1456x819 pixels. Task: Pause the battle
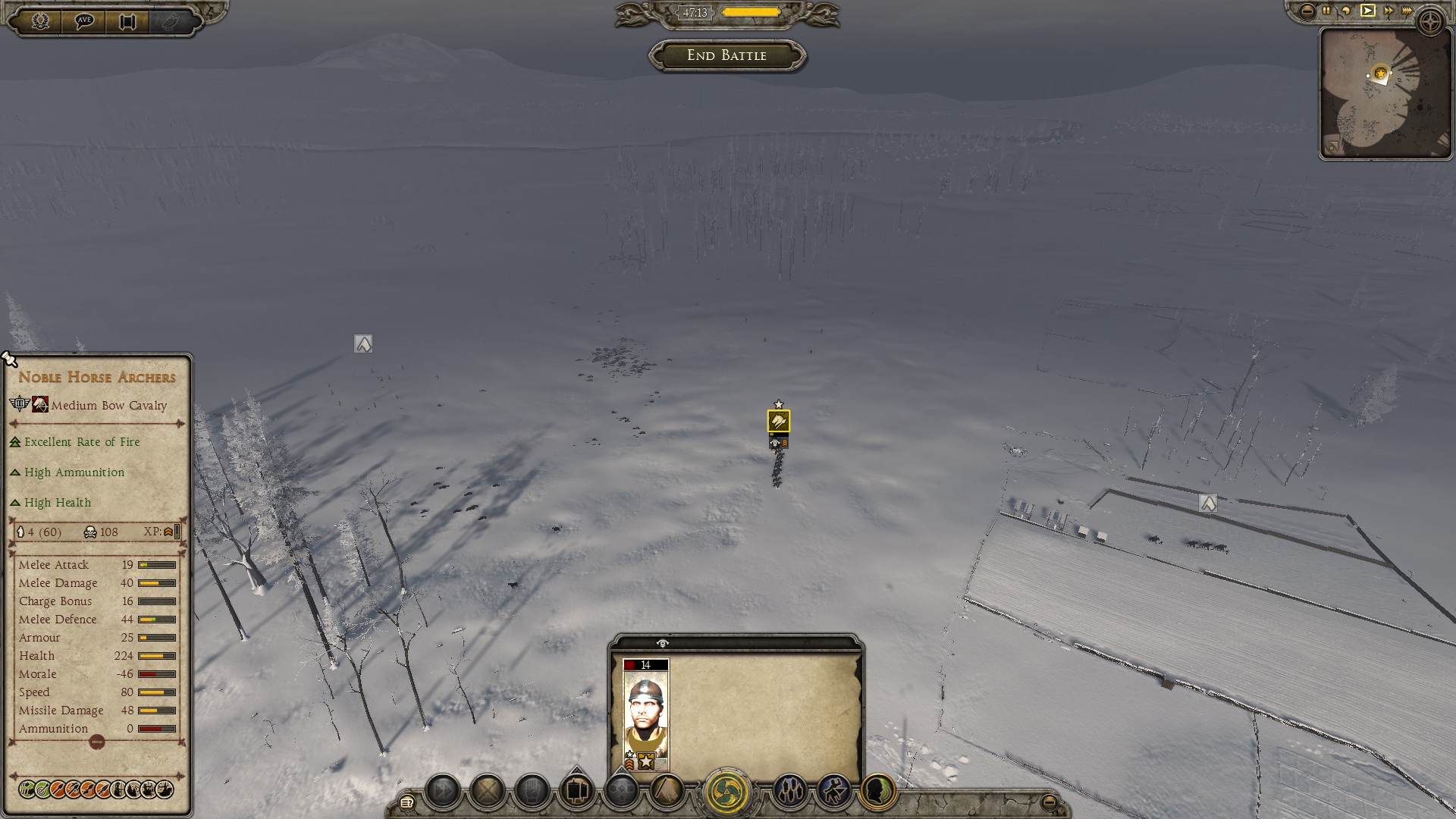(x=1326, y=11)
